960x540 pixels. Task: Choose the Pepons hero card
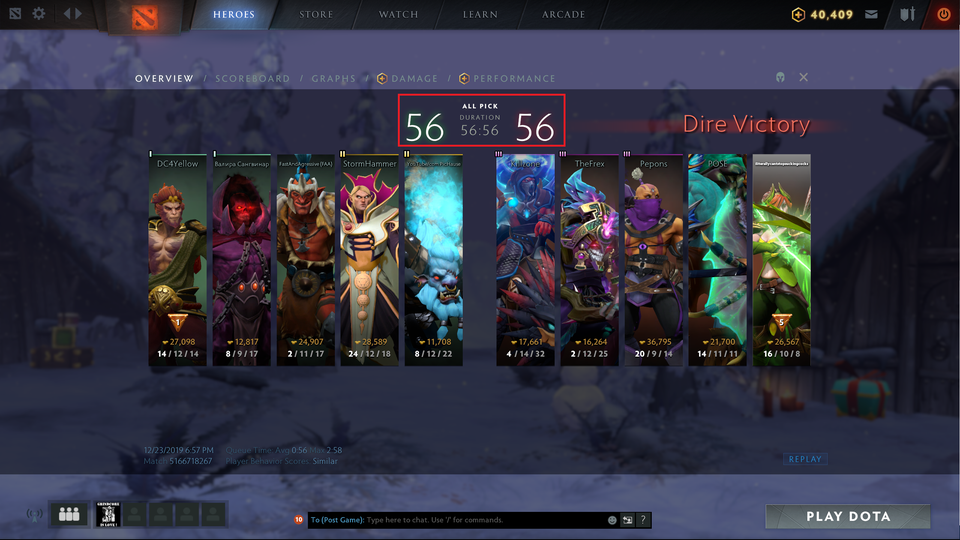pyautogui.click(x=653, y=260)
